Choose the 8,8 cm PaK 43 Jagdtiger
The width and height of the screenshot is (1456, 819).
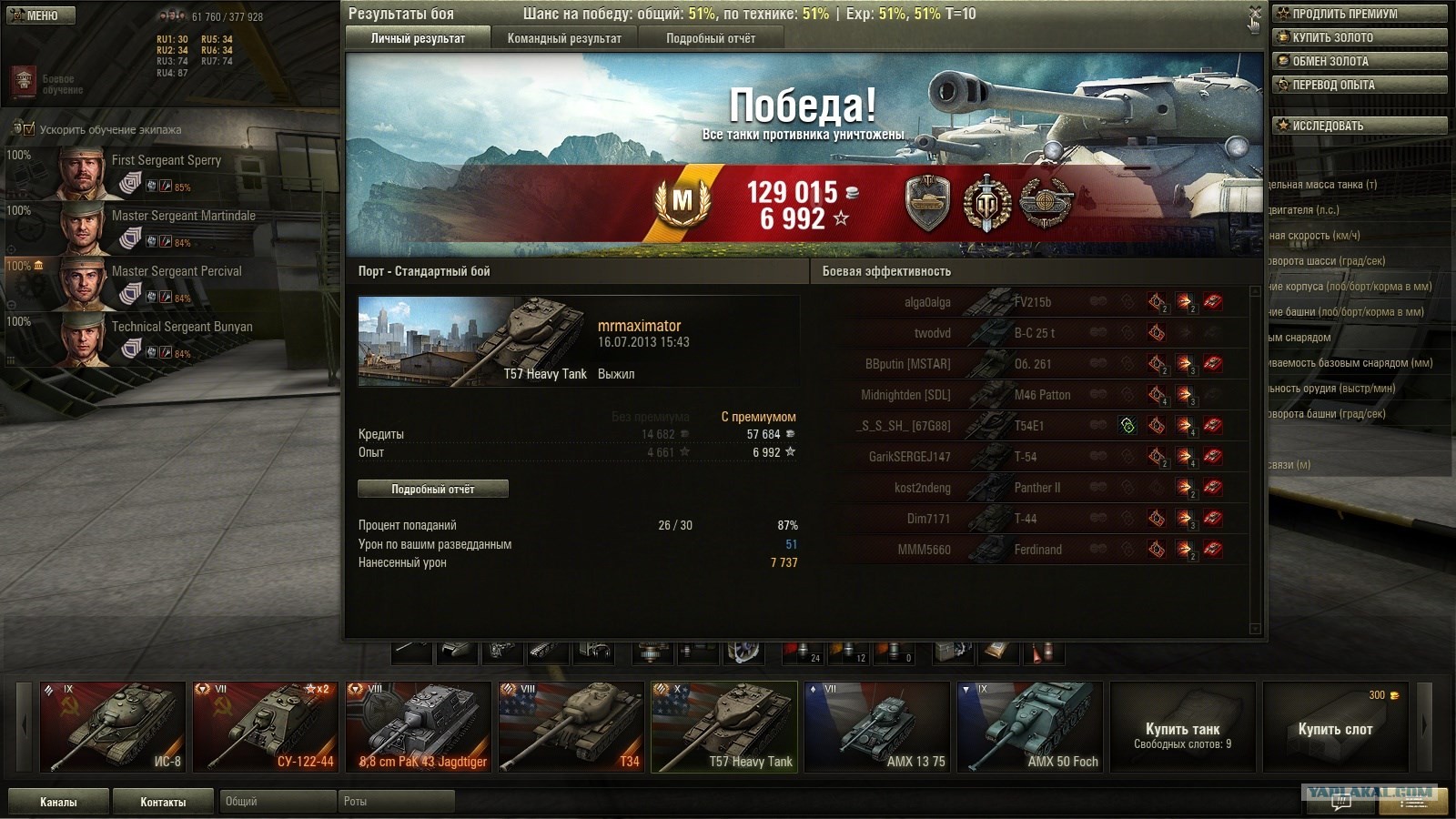click(418, 727)
